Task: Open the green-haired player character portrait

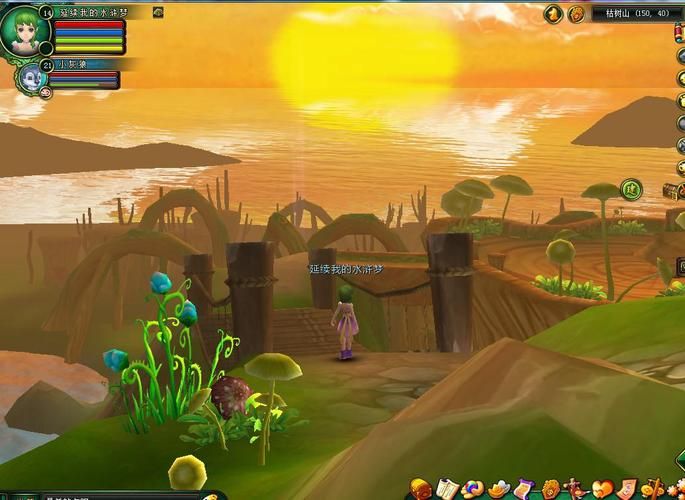Action: point(24,30)
